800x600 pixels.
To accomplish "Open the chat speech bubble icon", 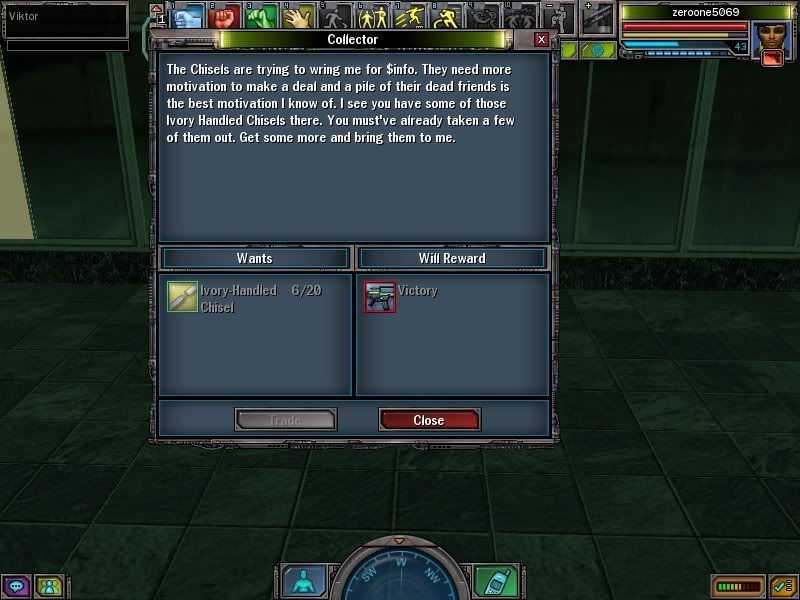I will pos(16,586).
